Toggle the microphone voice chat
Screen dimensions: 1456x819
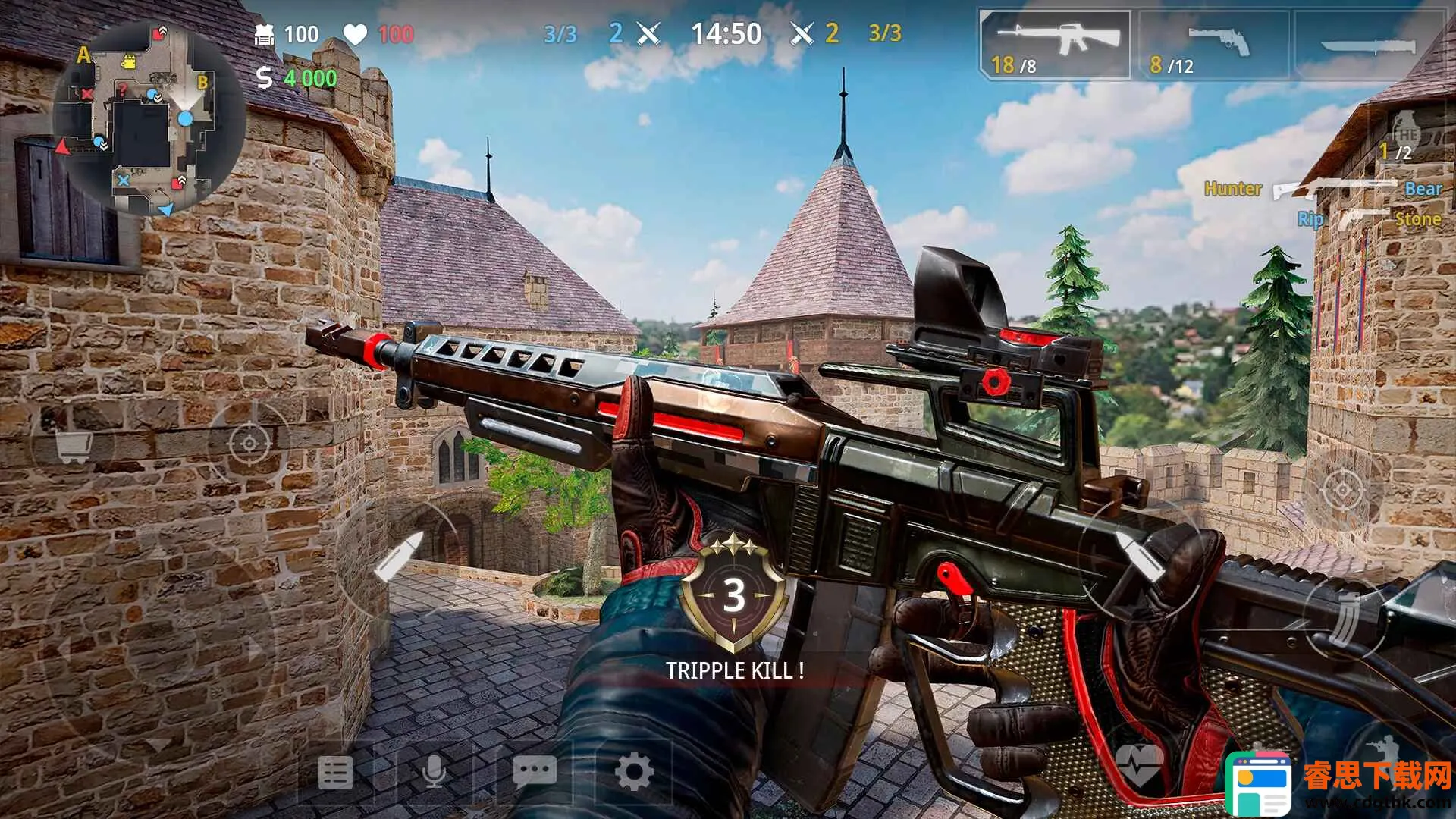pos(434,773)
